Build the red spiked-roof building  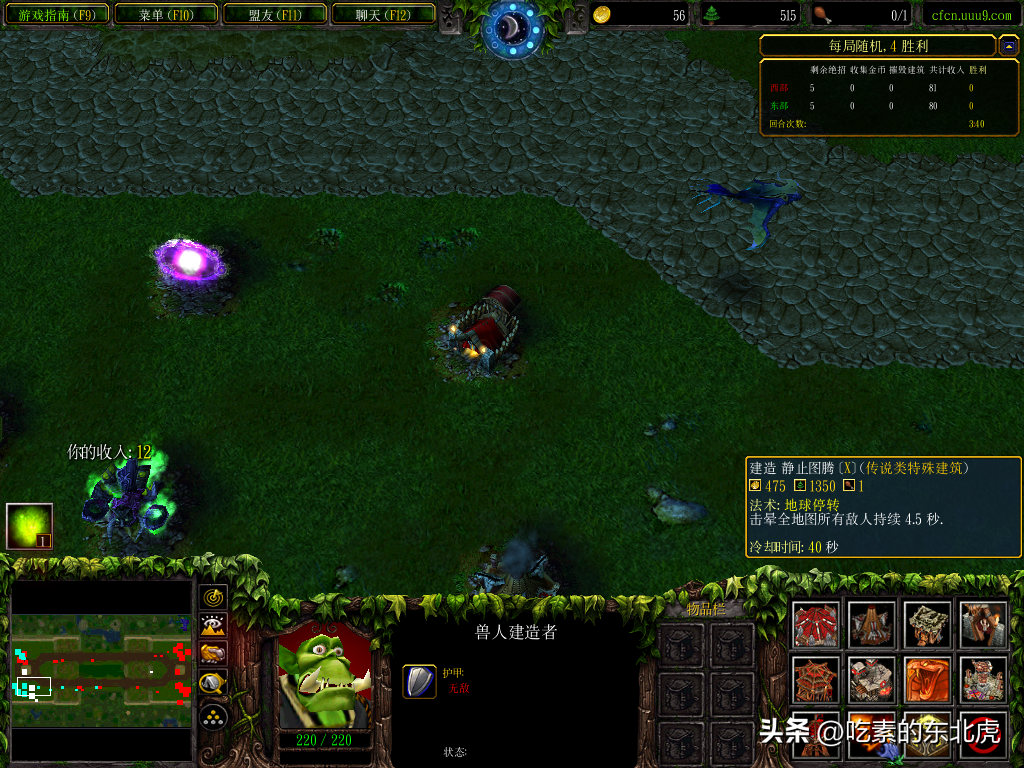pyautogui.click(x=816, y=625)
